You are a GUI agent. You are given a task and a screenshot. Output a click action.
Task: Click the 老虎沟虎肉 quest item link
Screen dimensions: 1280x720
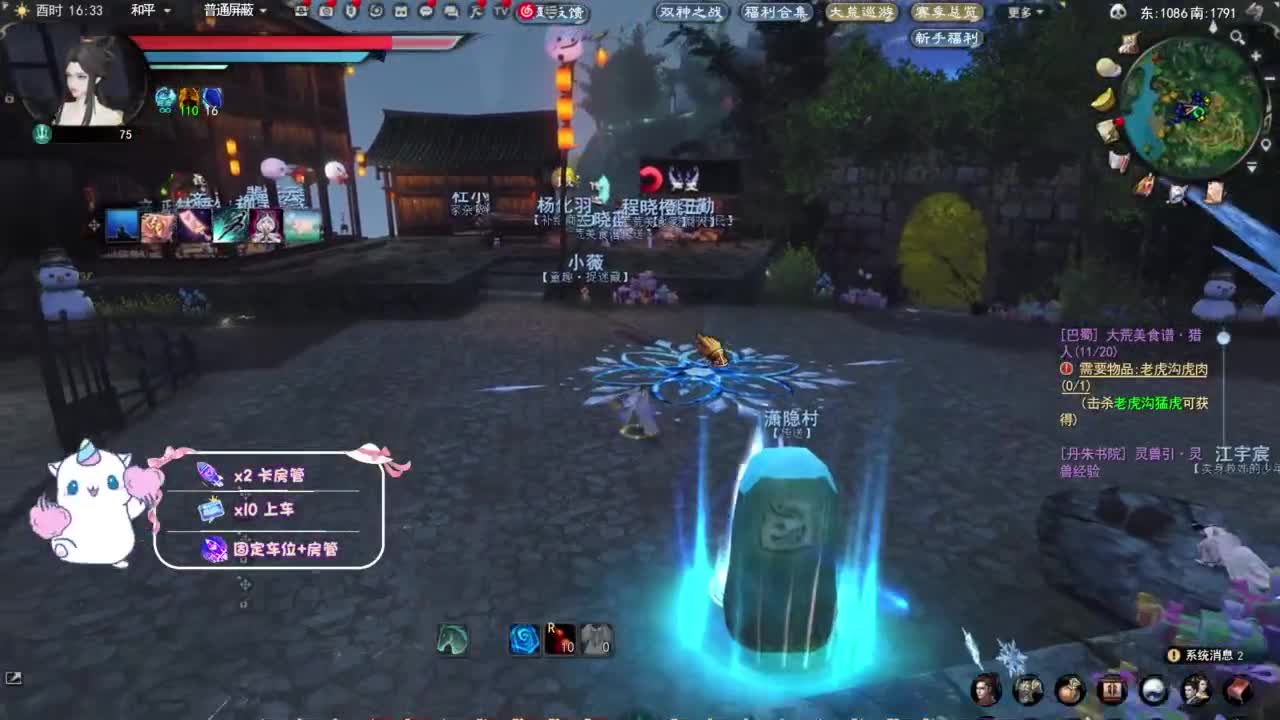[x=1174, y=368]
